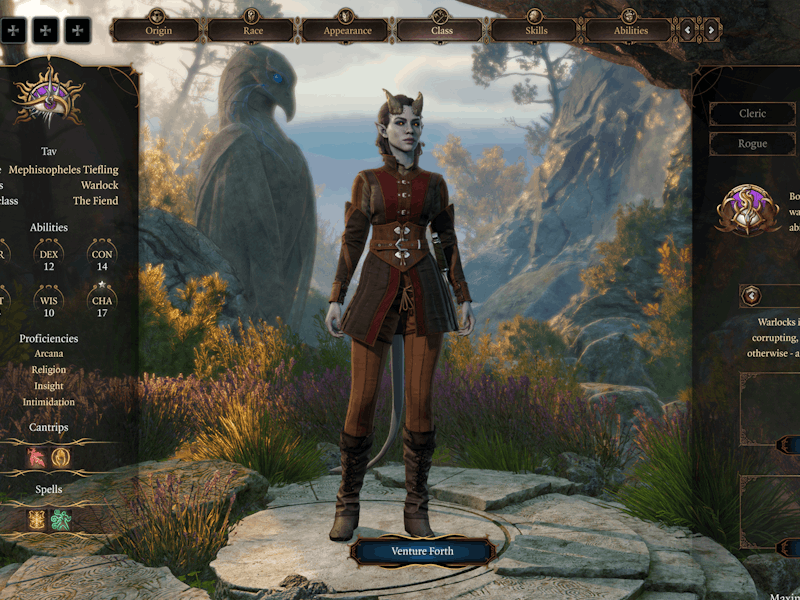The height and width of the screenshot is (600, 800).
Task: Select the pink cantrip icon
Action: click(x=37, y=456)
